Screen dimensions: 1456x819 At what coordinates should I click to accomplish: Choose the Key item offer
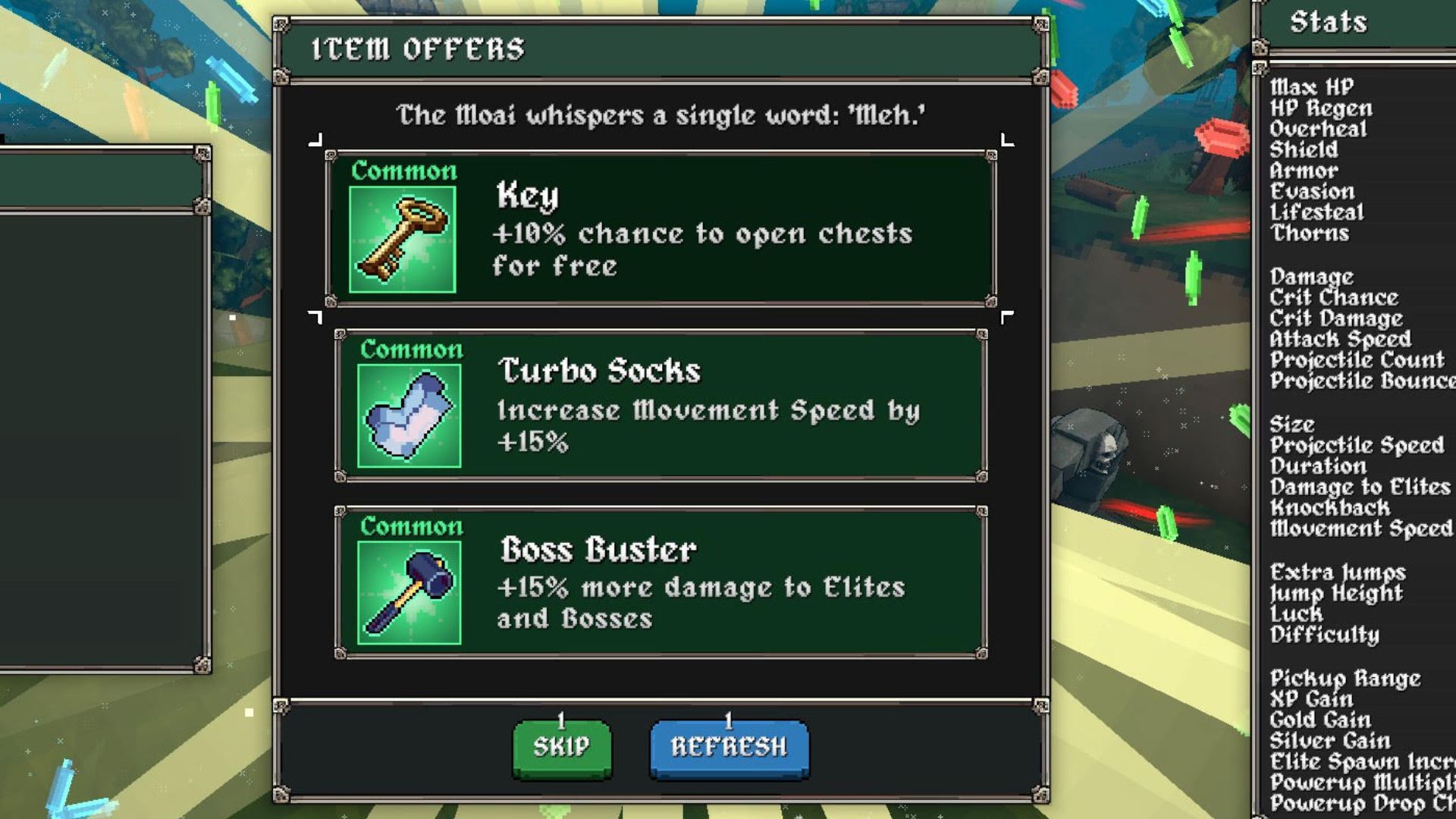661,228
